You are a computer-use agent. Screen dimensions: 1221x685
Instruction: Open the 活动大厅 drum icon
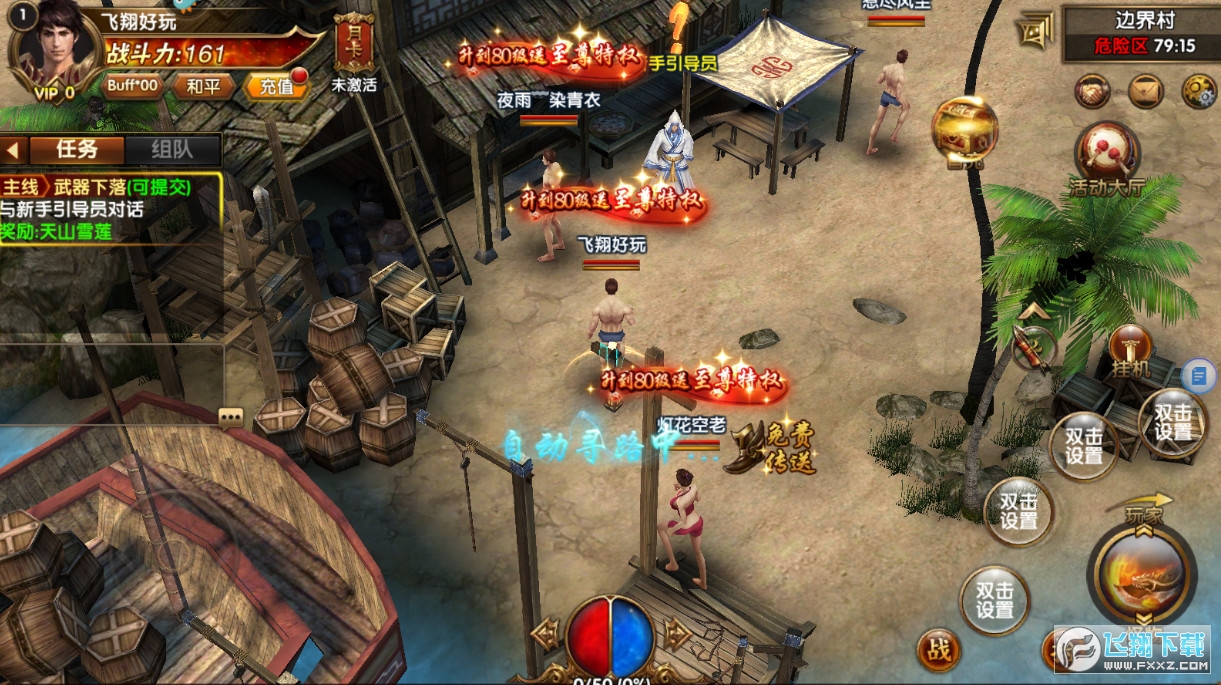click(1107, 153)
